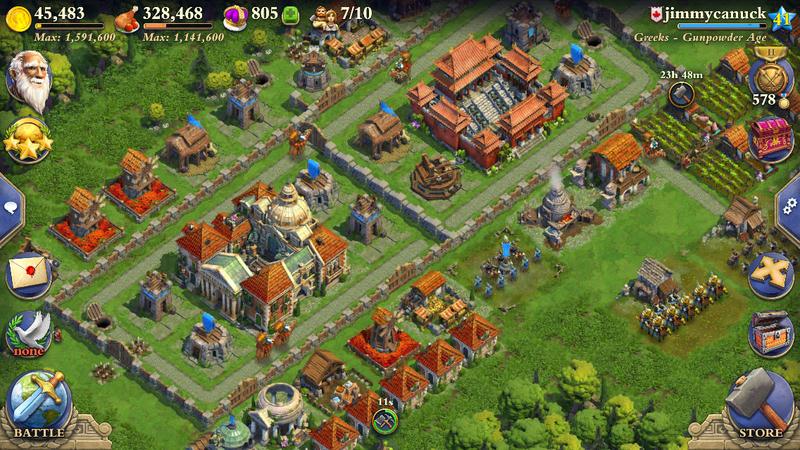The height and width of the screenshot is (450, 800).
Task: Tap the 11s crossed hammers build timer
Action: pyautogui.click(x=384, y=420)
